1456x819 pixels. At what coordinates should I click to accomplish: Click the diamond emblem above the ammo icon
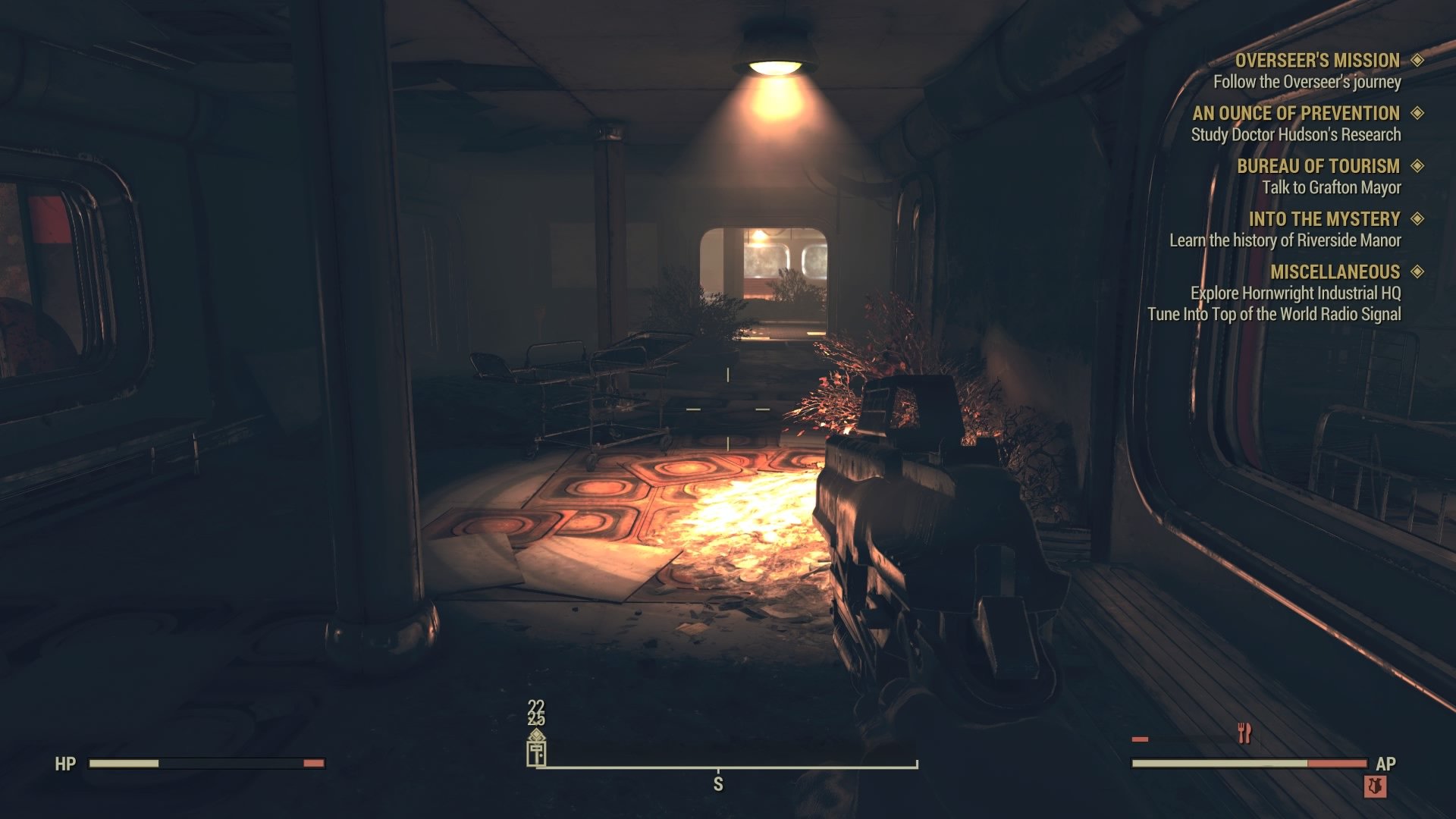(x=535, y=732)
